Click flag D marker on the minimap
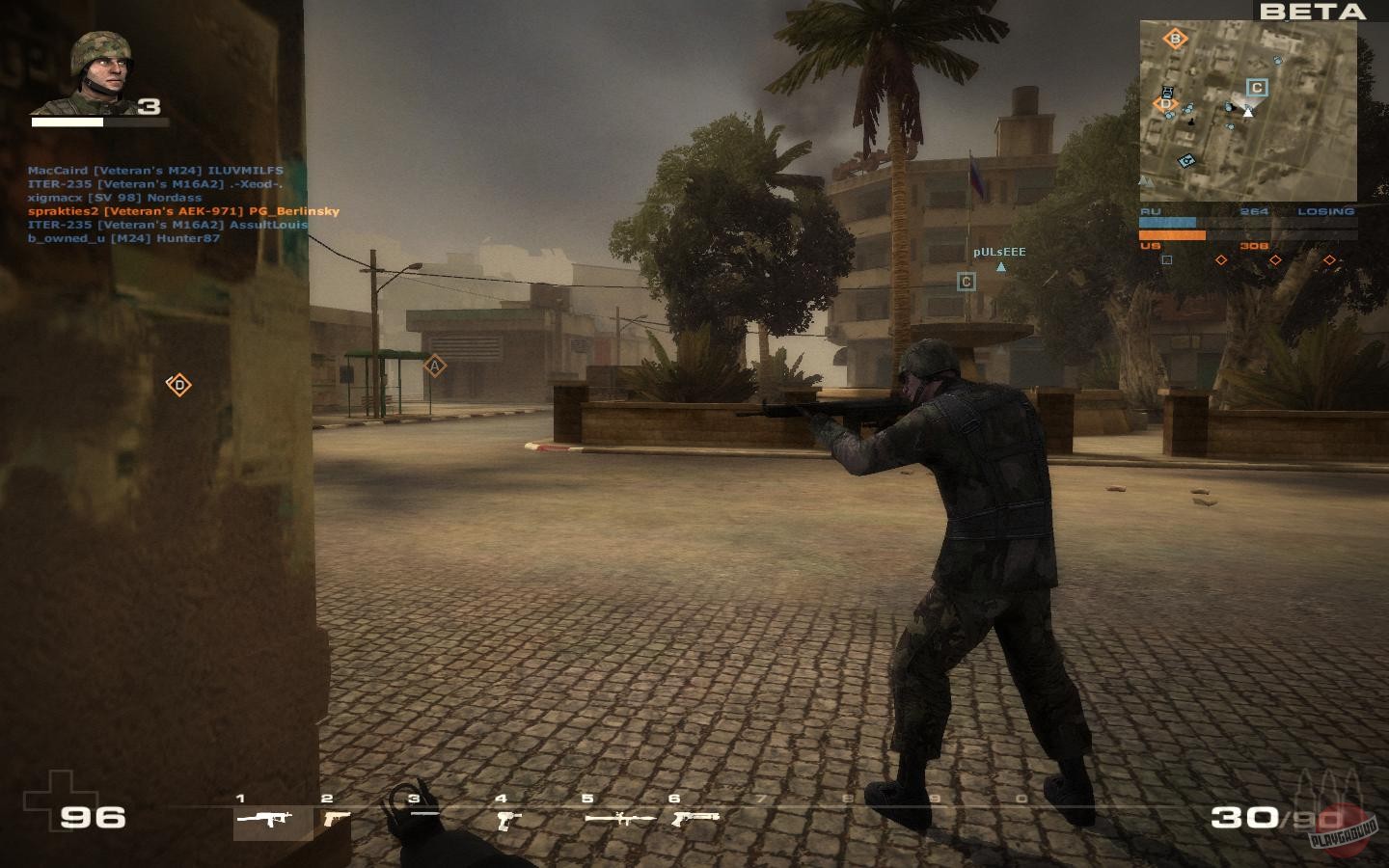 (1165, 102)
